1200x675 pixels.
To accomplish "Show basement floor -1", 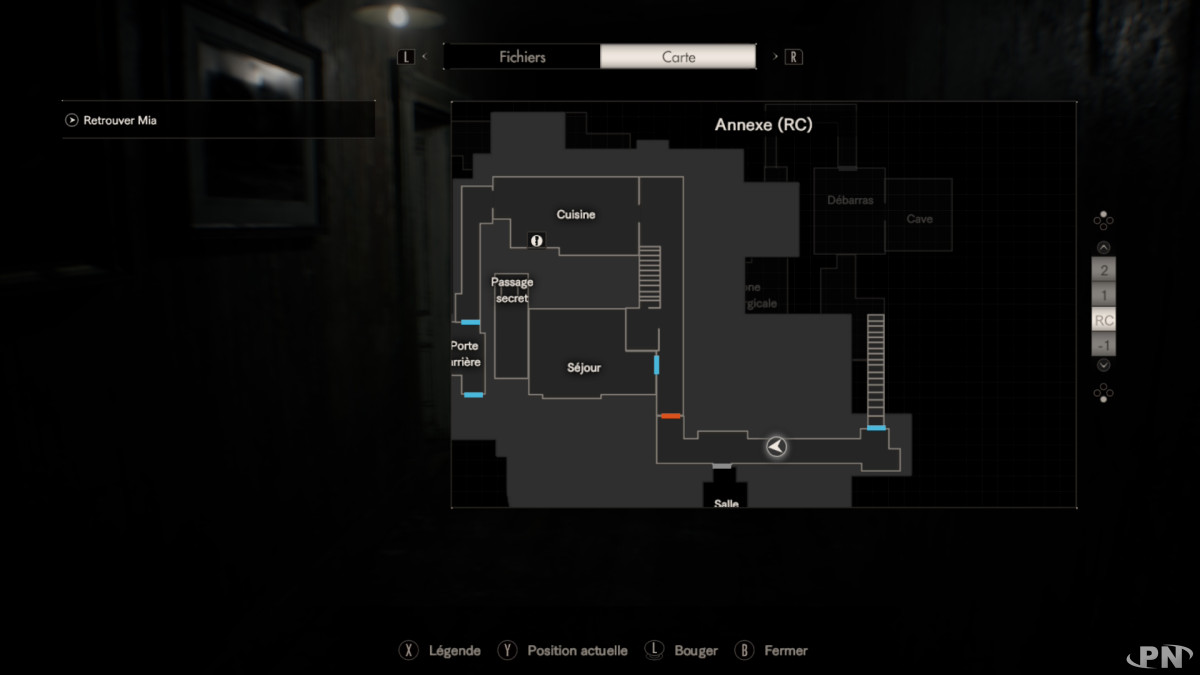I will (x=1103, y=346).
